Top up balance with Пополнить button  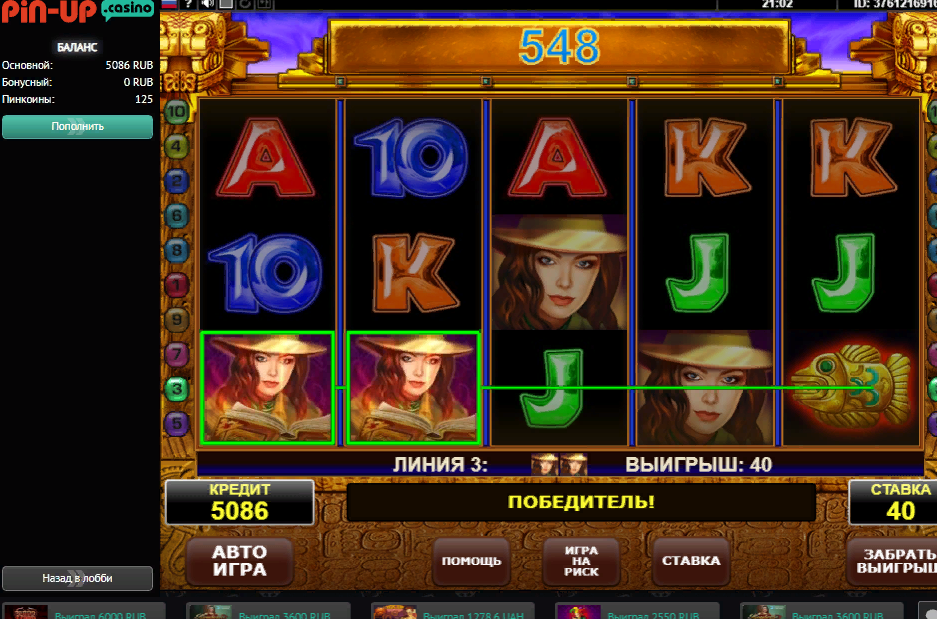[x=78, y=127]
